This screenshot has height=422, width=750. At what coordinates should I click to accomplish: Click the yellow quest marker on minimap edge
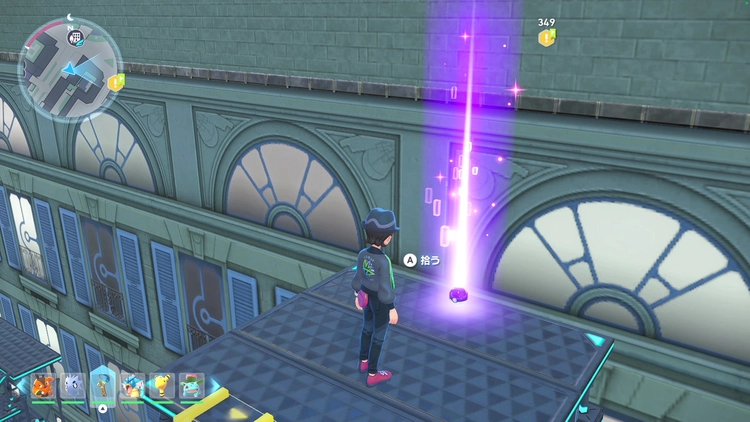coord(116,82)
